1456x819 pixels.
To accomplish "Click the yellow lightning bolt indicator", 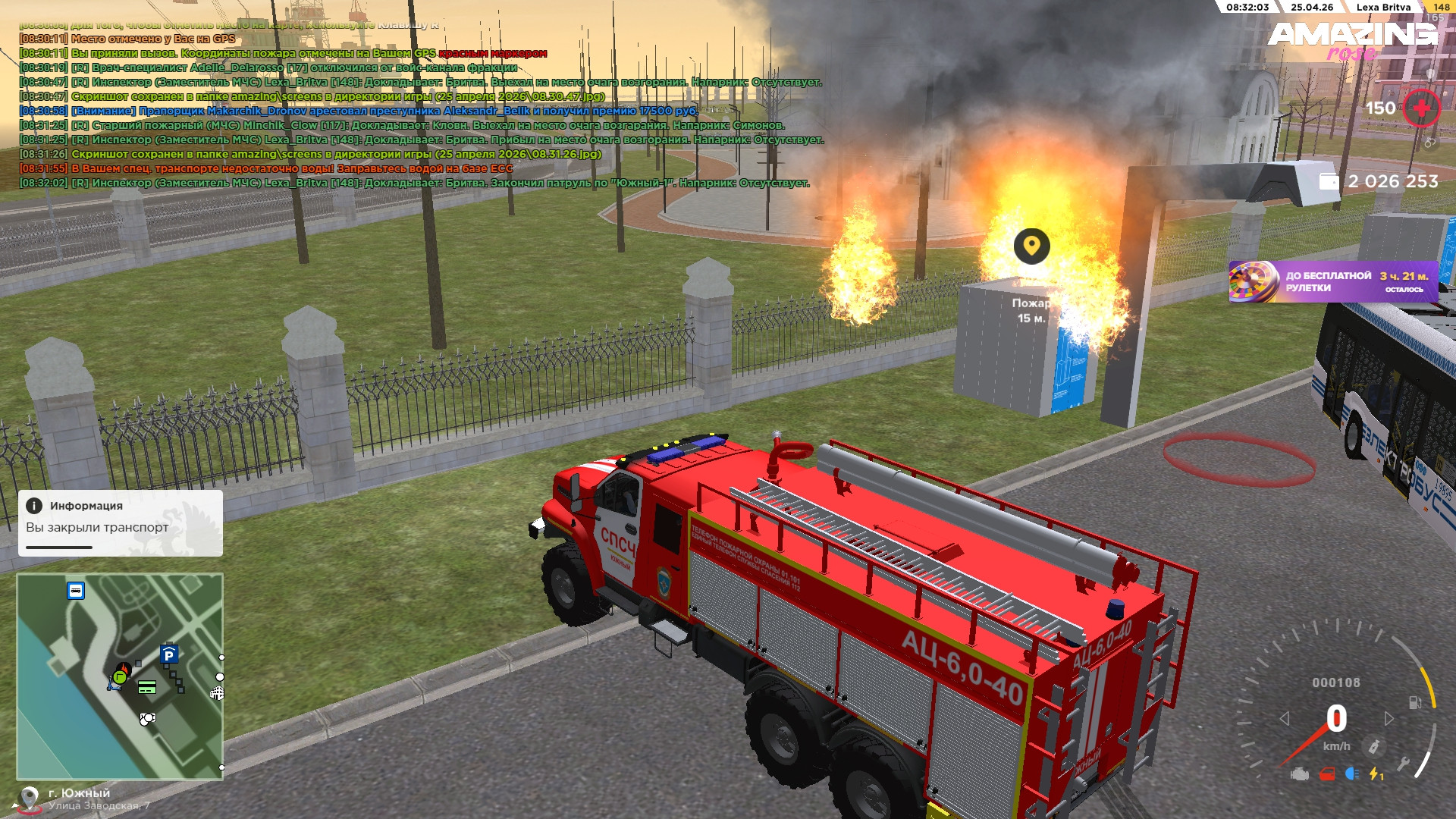I will tap(1375, 774).
